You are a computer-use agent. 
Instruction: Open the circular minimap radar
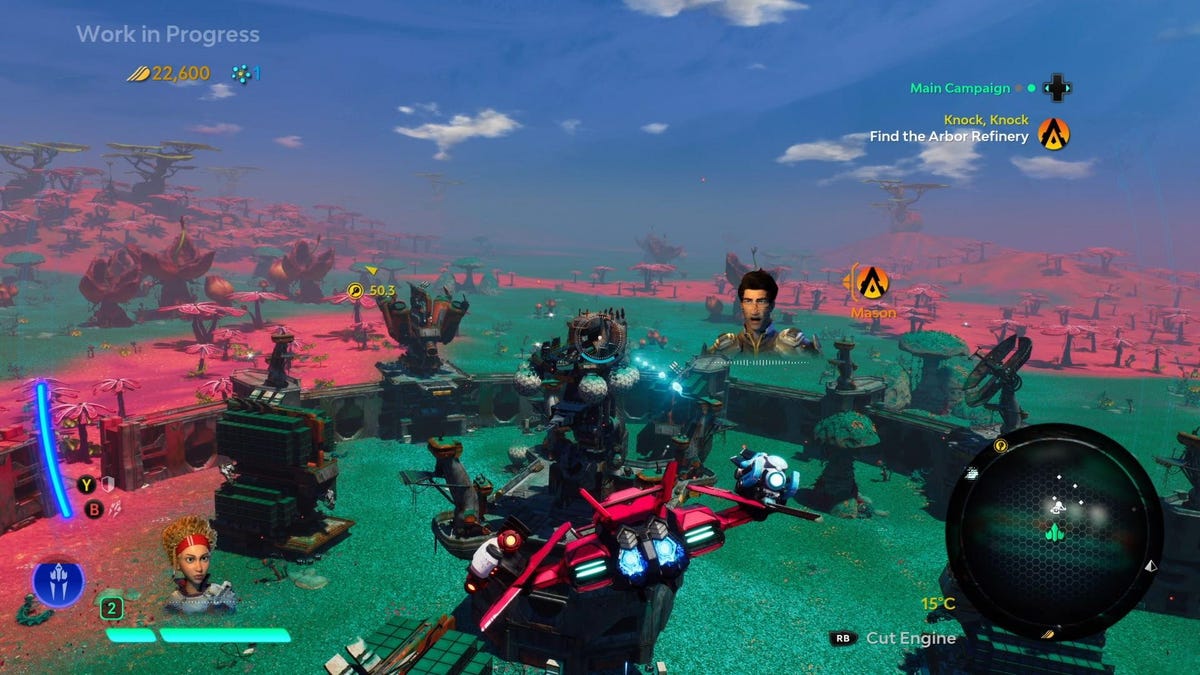tap(1054, 531)
